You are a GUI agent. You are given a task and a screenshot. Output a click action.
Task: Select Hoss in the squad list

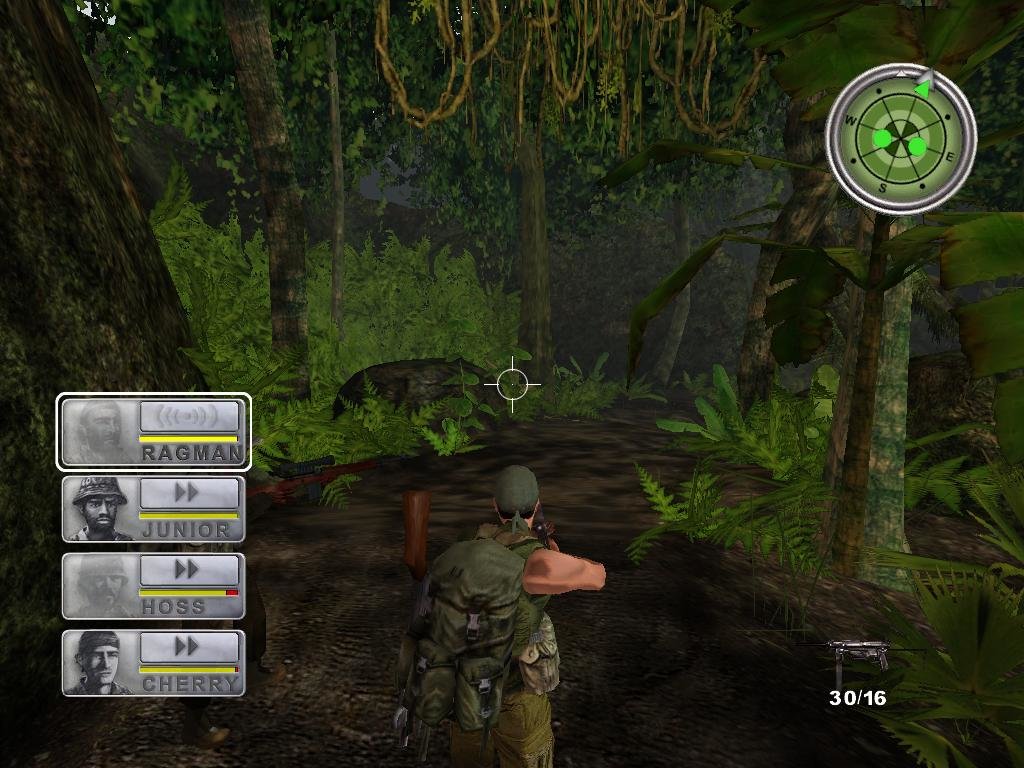(x=99, y=584)
